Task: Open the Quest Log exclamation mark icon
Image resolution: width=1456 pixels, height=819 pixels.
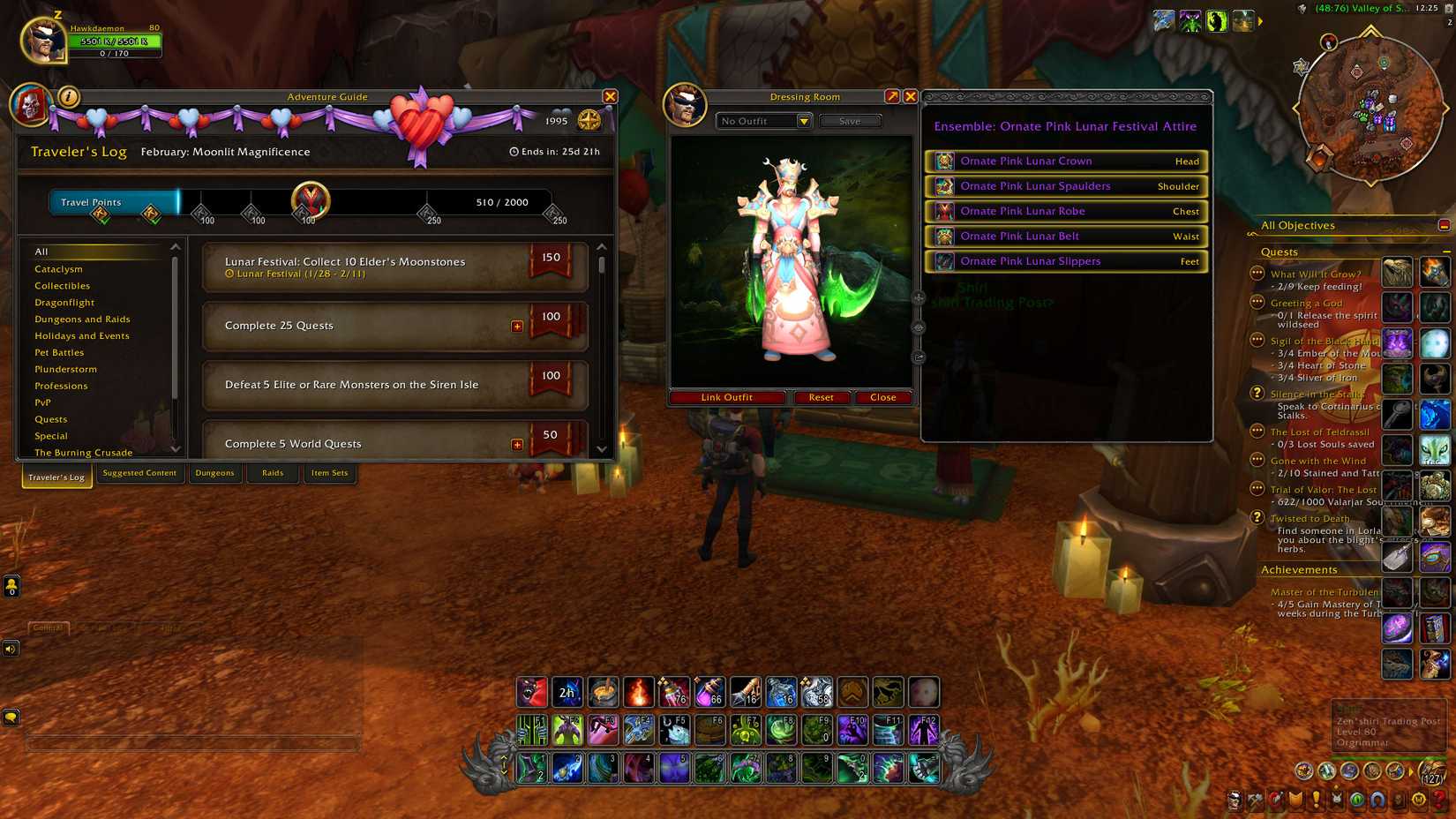Action: coord(1317,799)
